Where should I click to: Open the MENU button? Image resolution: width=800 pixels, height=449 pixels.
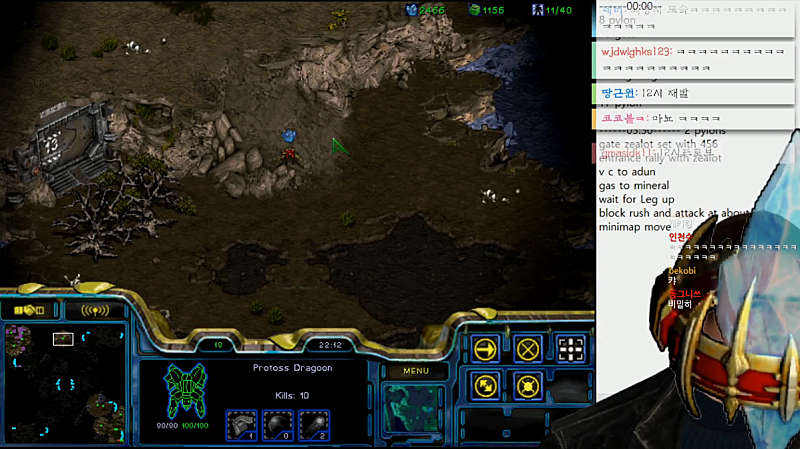pos(416,371)
